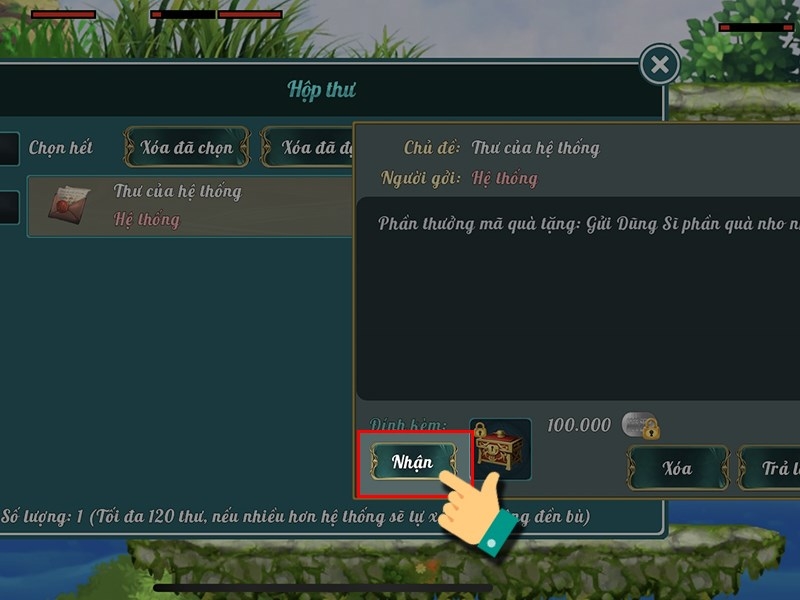Select the attached treasure chest item

[500, 448]
